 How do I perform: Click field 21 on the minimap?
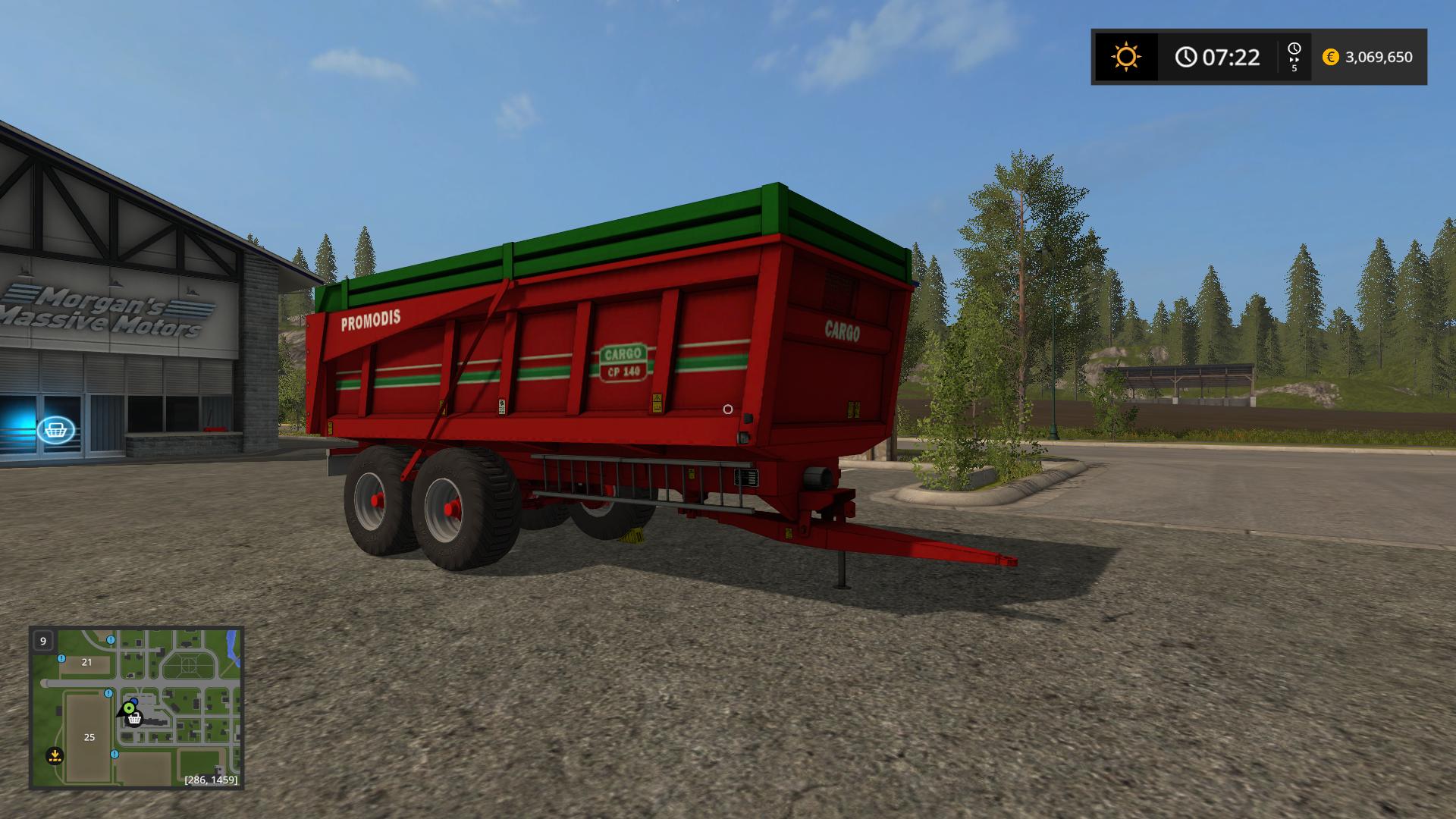pos(86,662)
